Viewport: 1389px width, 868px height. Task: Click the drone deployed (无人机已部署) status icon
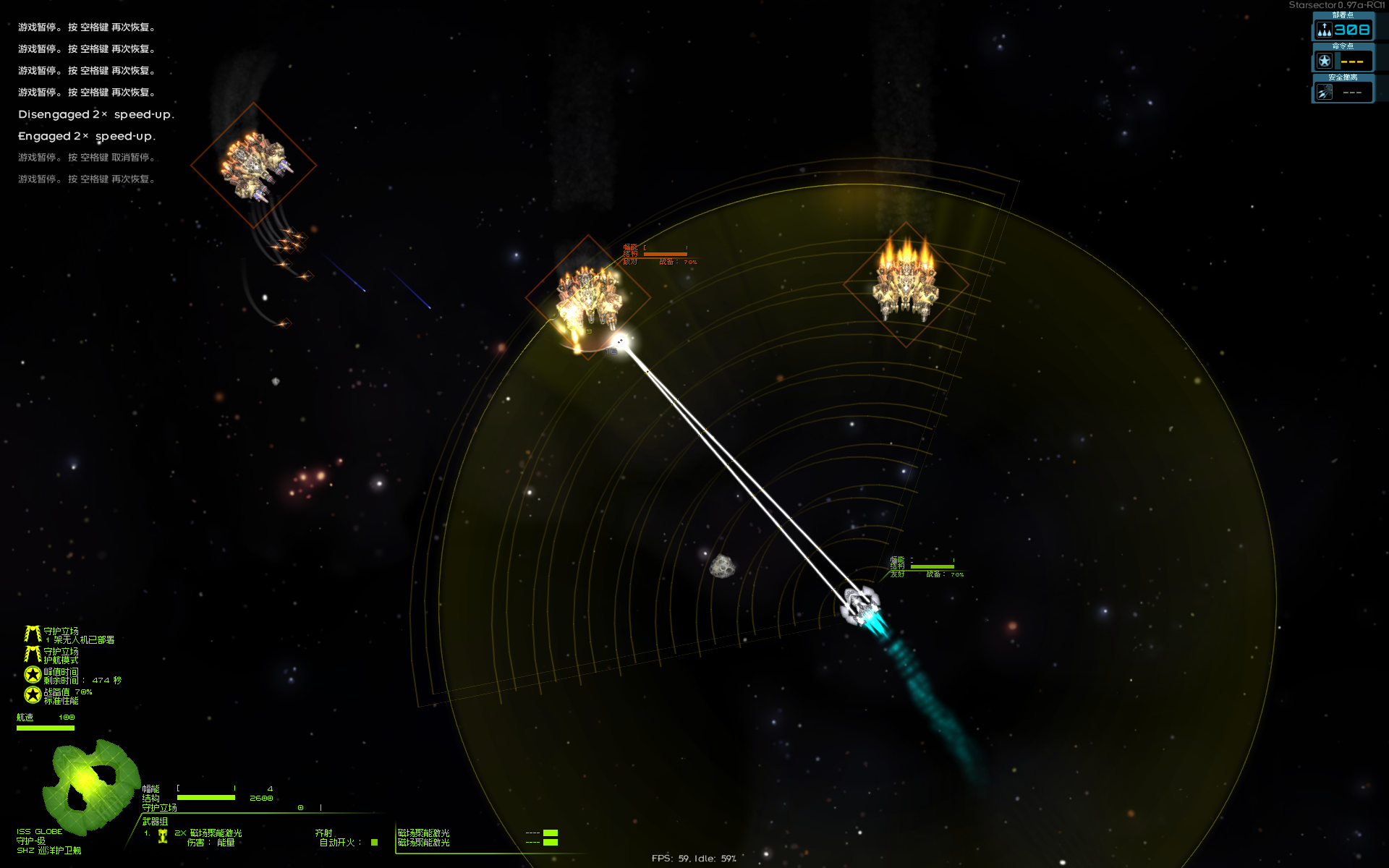click(x=33, y=634)
